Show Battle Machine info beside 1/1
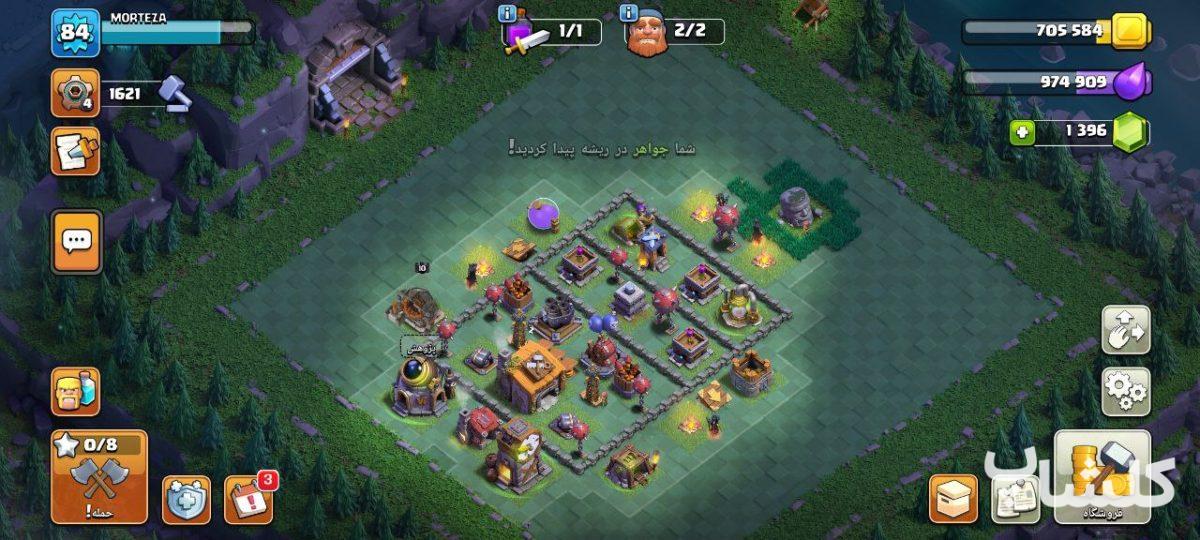This screenshot has width=1200, height=540. pyautogui.click(x=506, y=14)
